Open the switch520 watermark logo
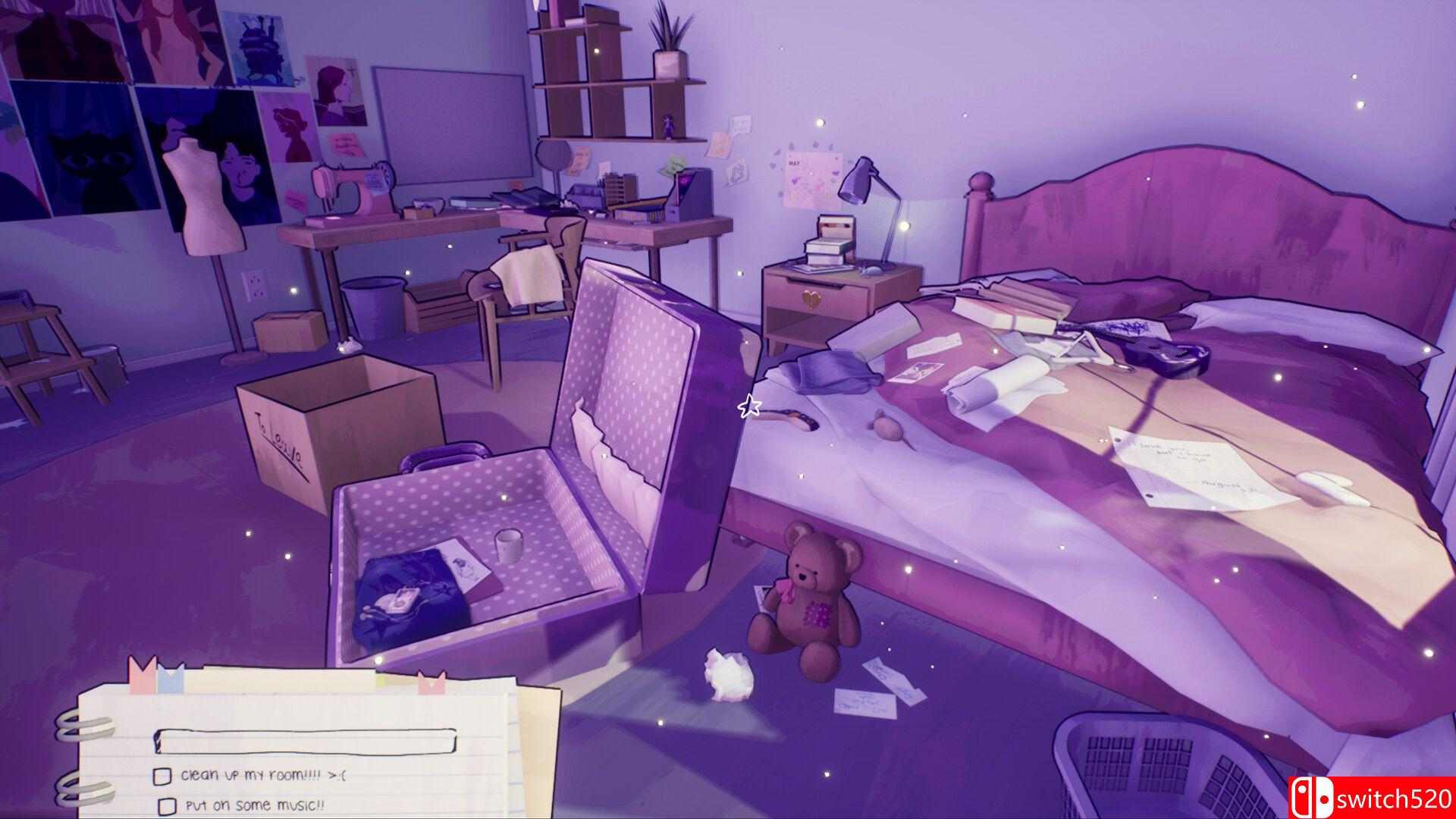This screenshot has width=1456, height=819. (1372, 798)
